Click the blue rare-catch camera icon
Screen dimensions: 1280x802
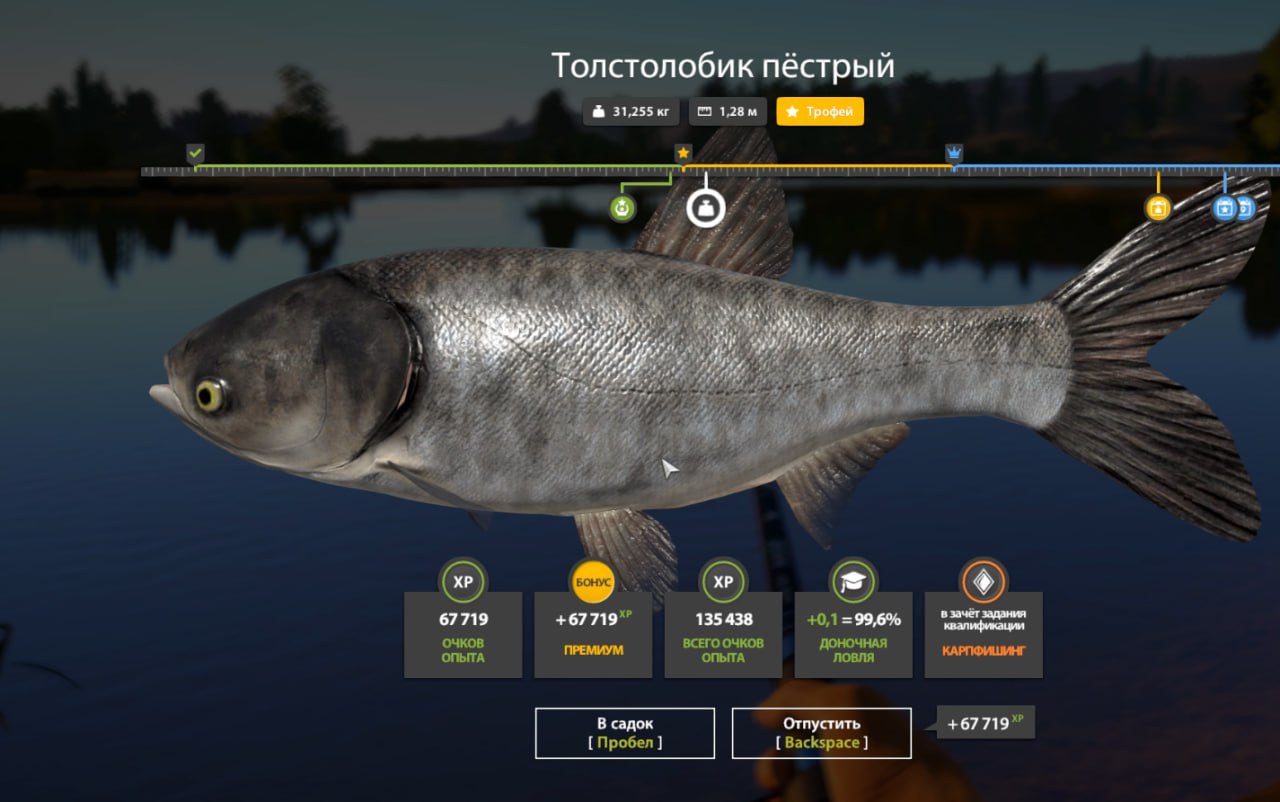click(x=1222, y=208)
